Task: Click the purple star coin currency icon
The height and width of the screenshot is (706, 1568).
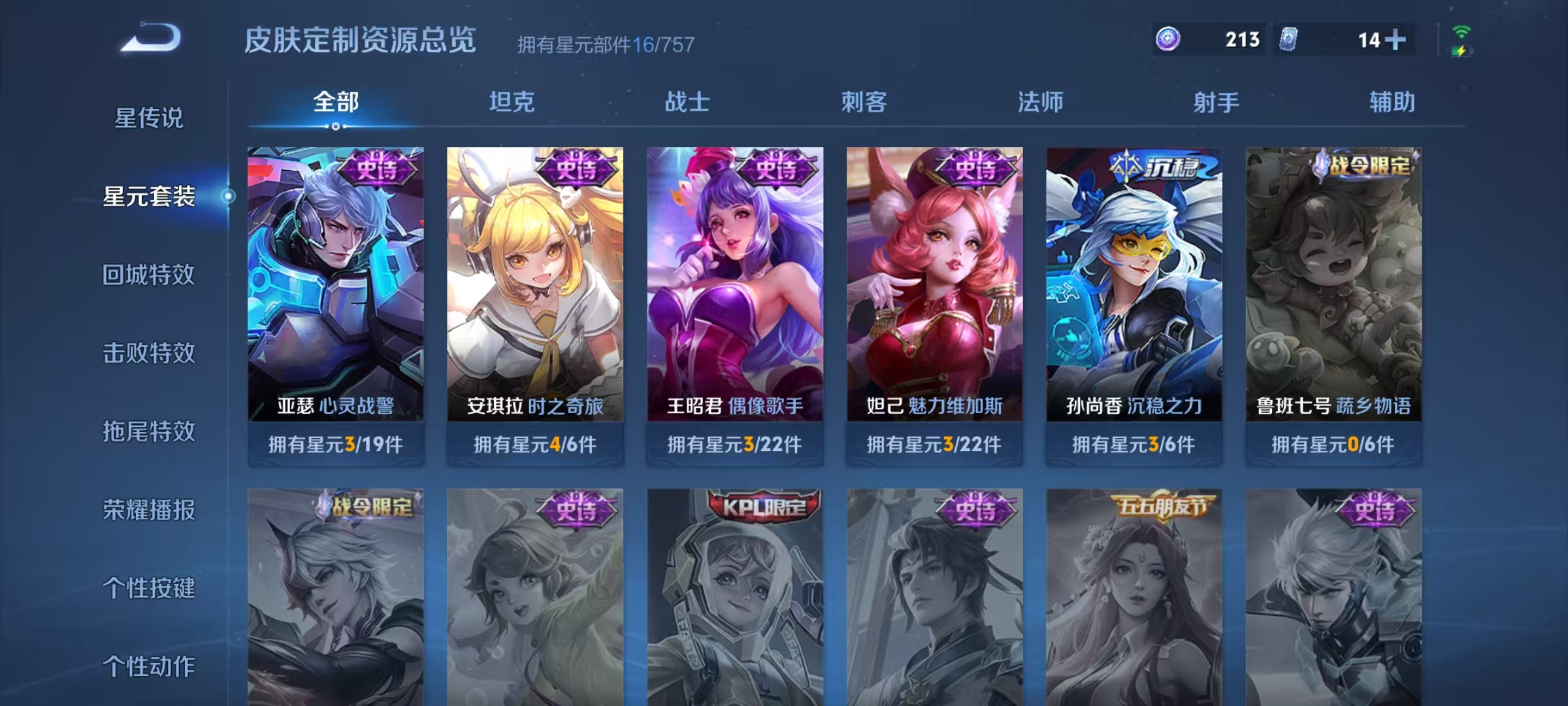Action: coord(1169,40)
